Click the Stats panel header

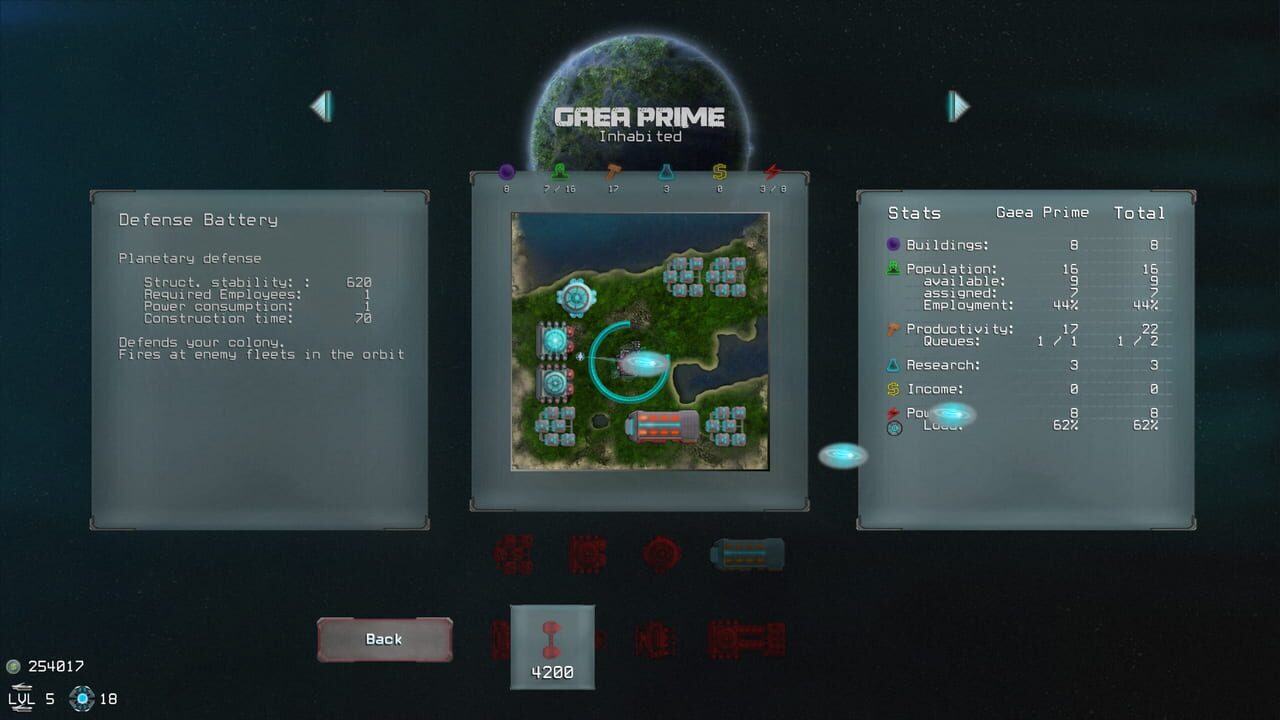pos(914,212)
